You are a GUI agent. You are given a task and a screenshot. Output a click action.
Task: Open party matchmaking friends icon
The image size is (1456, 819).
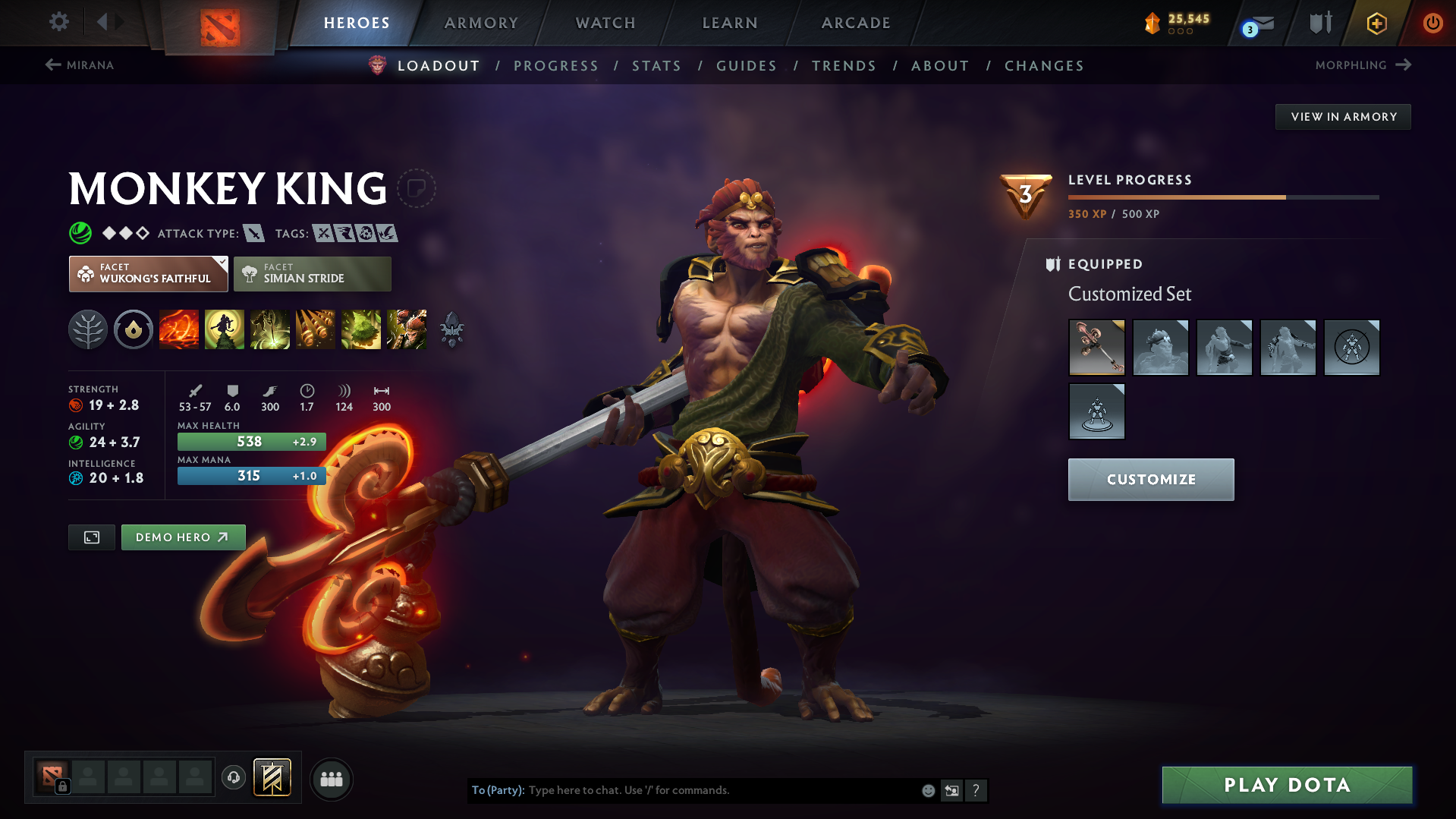click(x=332, y=779)
